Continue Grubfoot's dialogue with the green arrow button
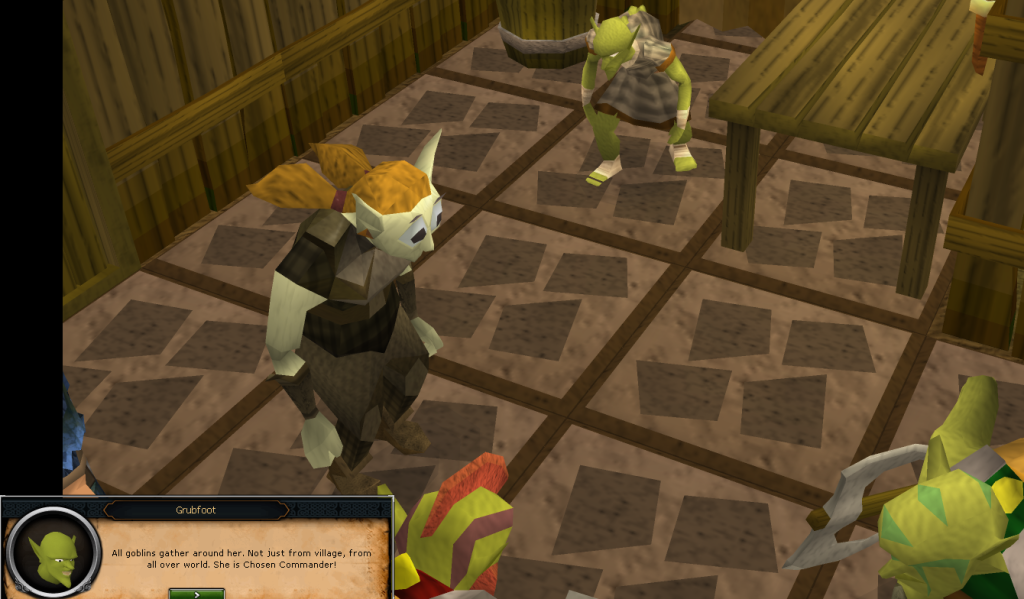This screenshot has height=599, width=1024. pos(196,593)
